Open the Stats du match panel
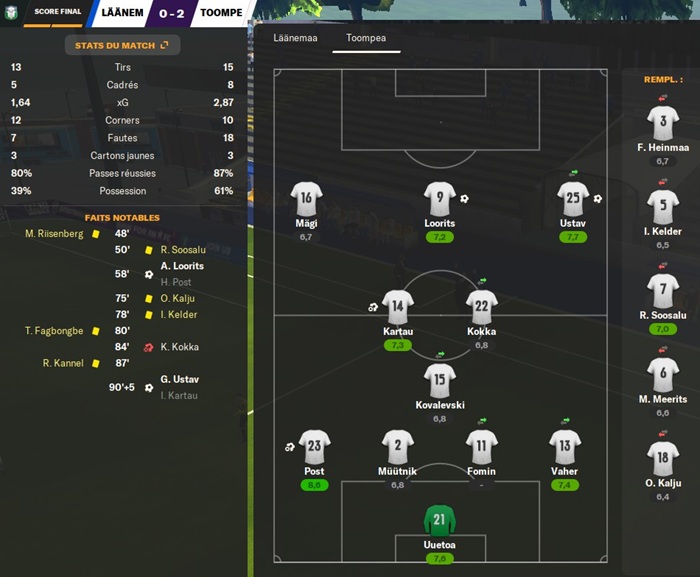700x577 pixels. 122,45
